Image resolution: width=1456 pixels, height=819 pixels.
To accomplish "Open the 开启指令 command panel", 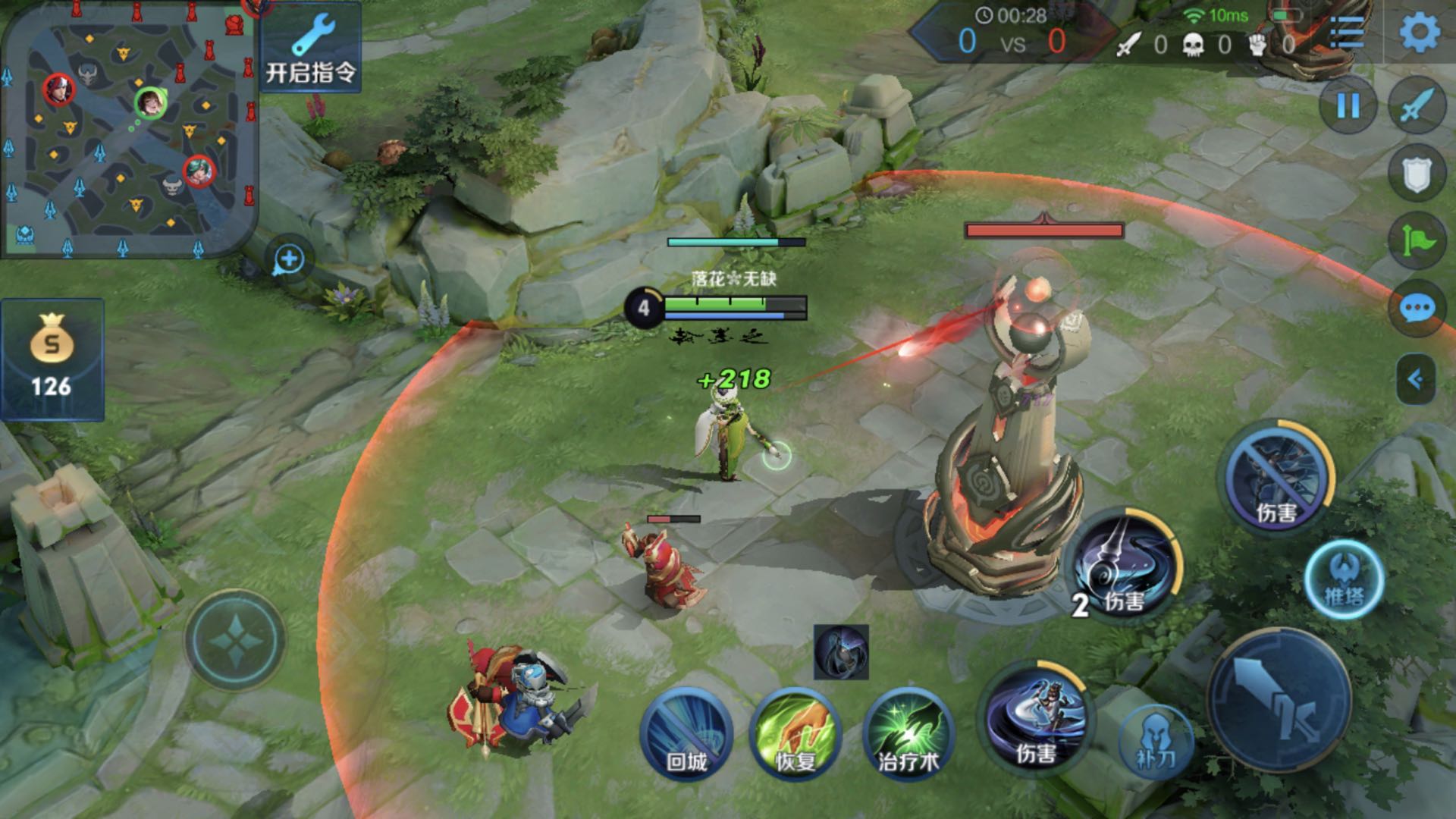I will 310,48.
